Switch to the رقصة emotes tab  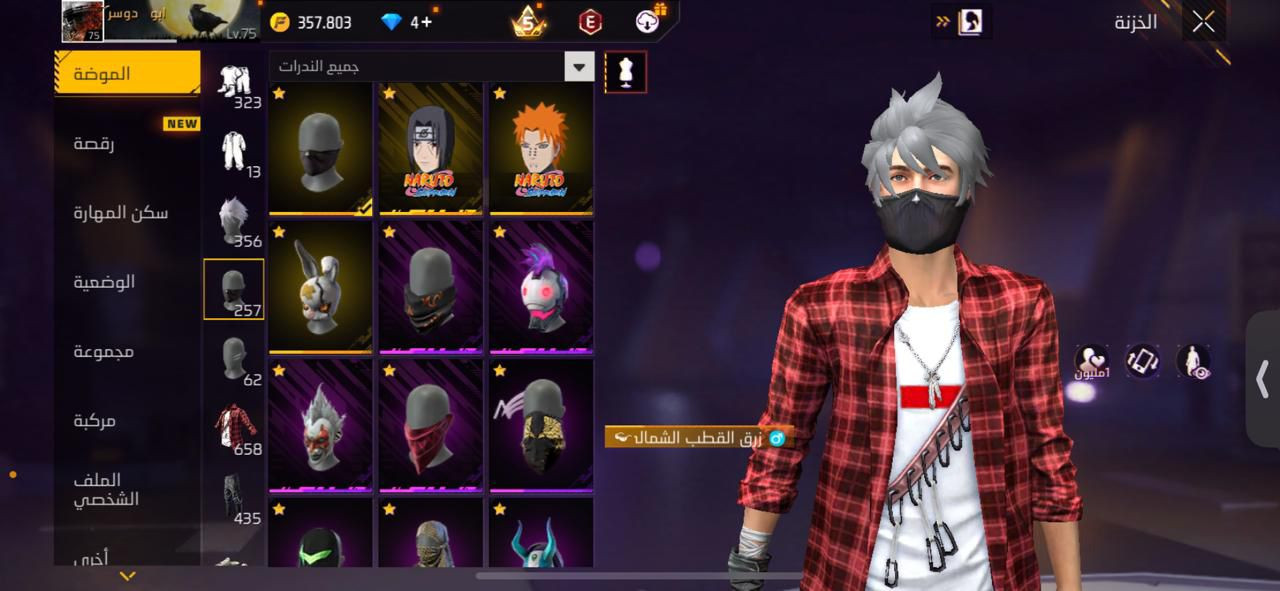click(x=93, y=144)
